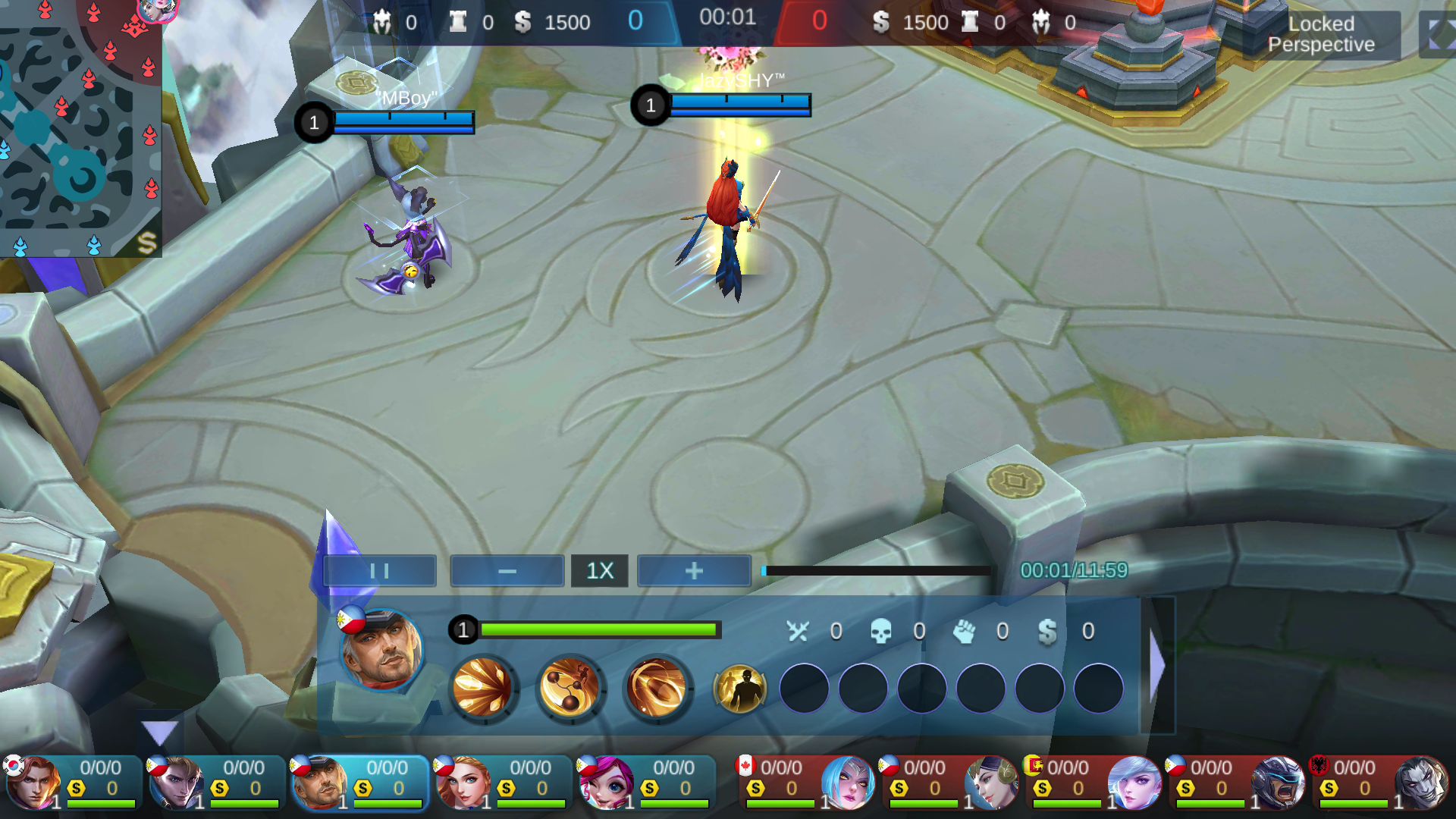Click the gold icon below the minimap
This screenshot has width=1456, height=819.
(146, 243)
